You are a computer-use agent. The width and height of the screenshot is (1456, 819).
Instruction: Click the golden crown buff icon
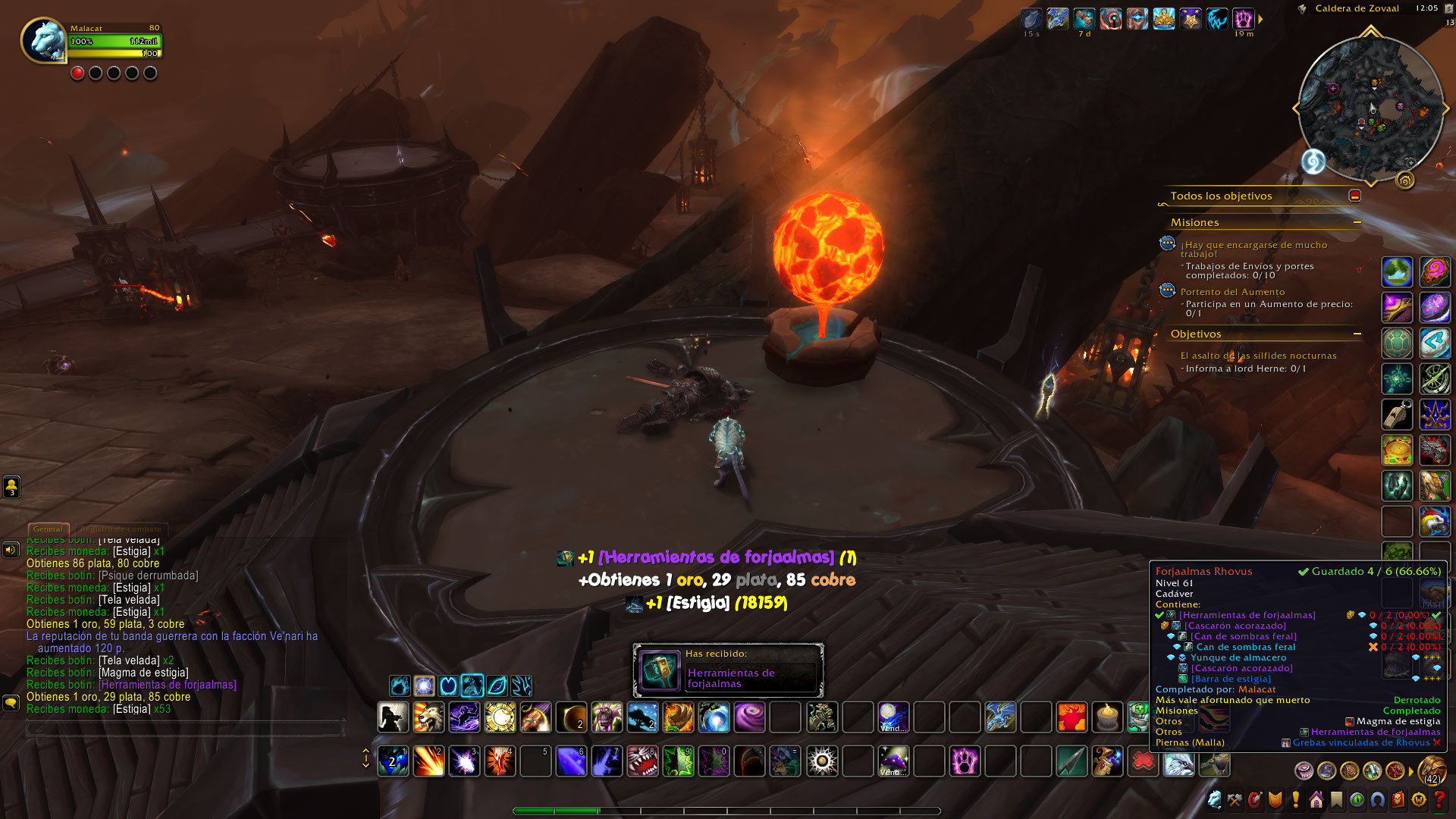[1163, 19]
